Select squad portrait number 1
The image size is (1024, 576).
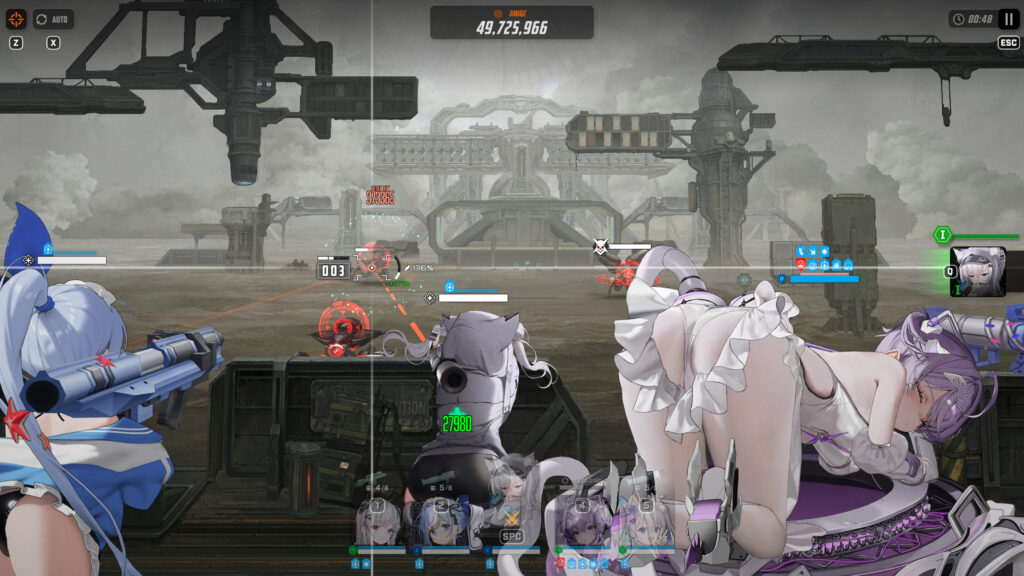coord(379,522)
